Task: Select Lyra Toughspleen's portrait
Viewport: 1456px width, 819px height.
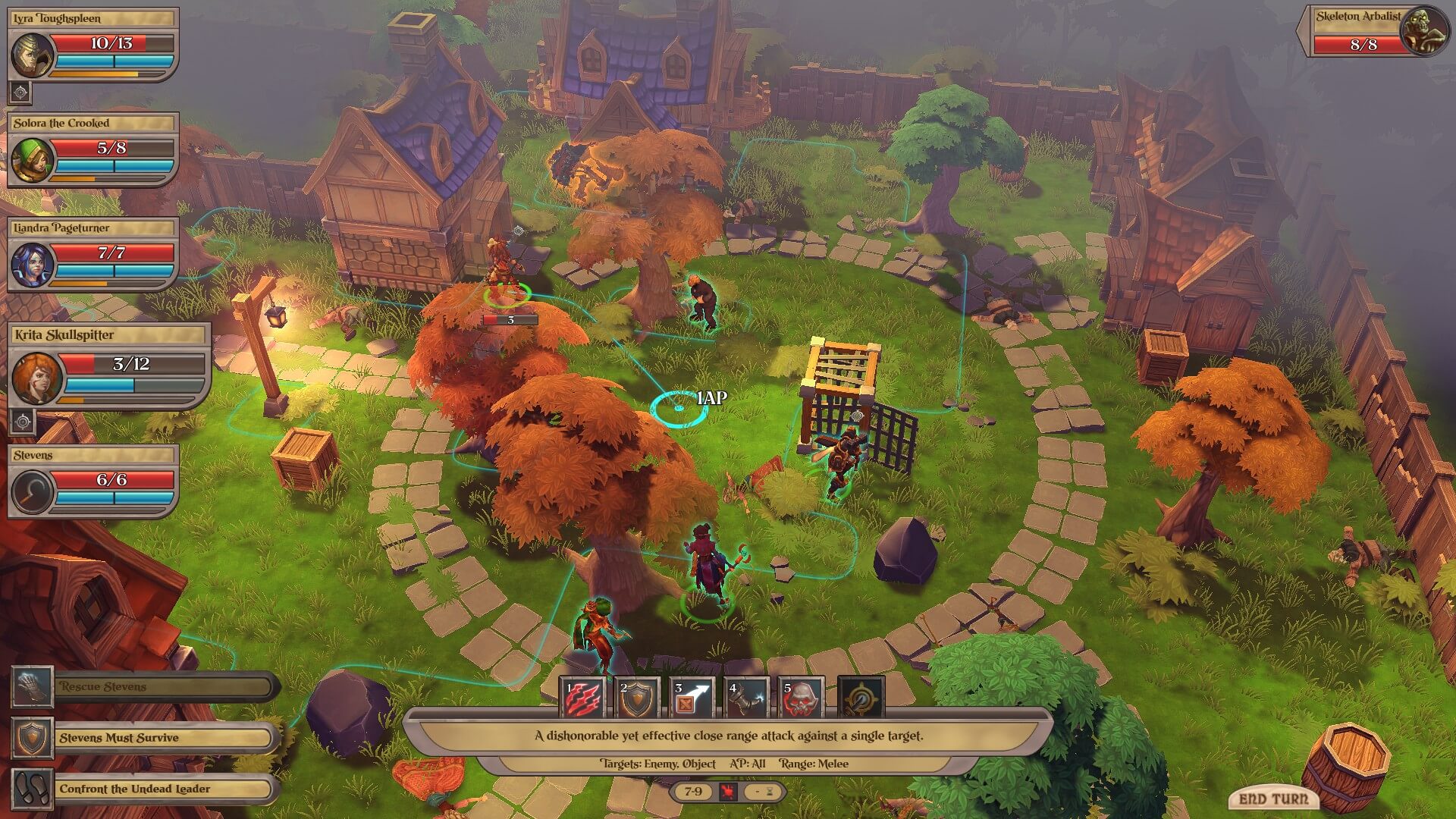Action: [x=32, y=55]
